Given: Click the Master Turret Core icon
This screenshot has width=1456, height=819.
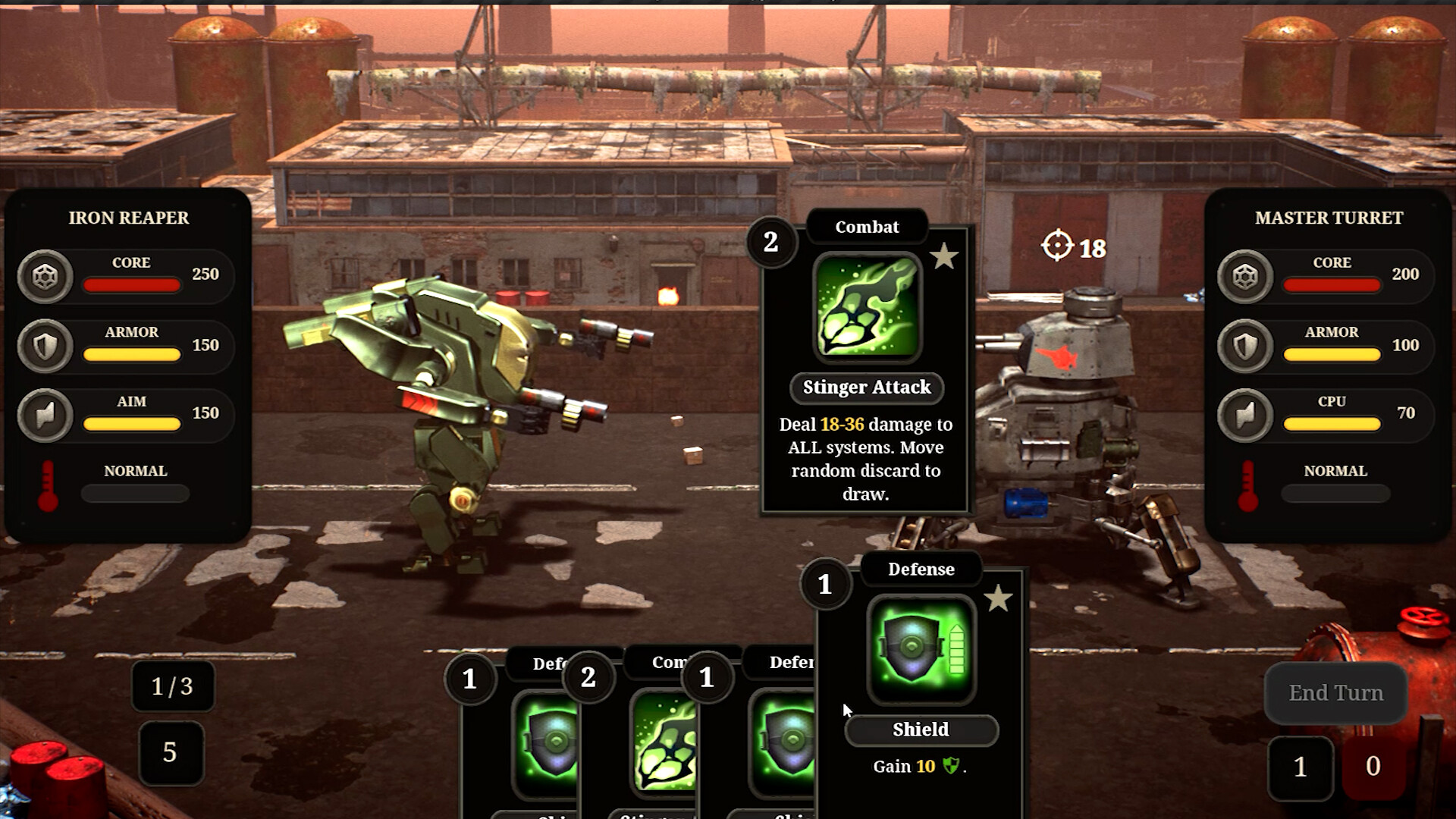Looking at the screenshot, I should click(1244, 277).
